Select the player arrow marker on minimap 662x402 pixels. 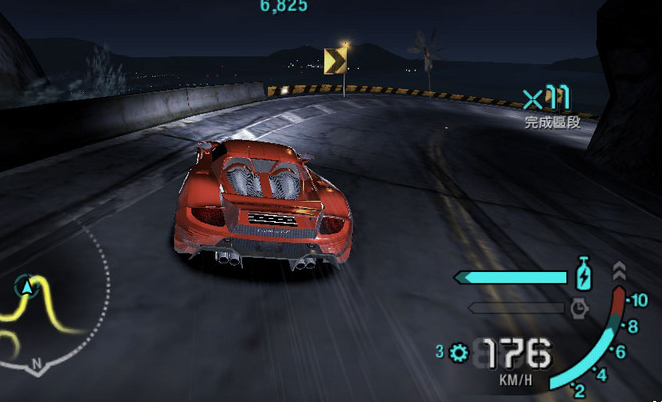pyautogui.click(x=25, y=289)
